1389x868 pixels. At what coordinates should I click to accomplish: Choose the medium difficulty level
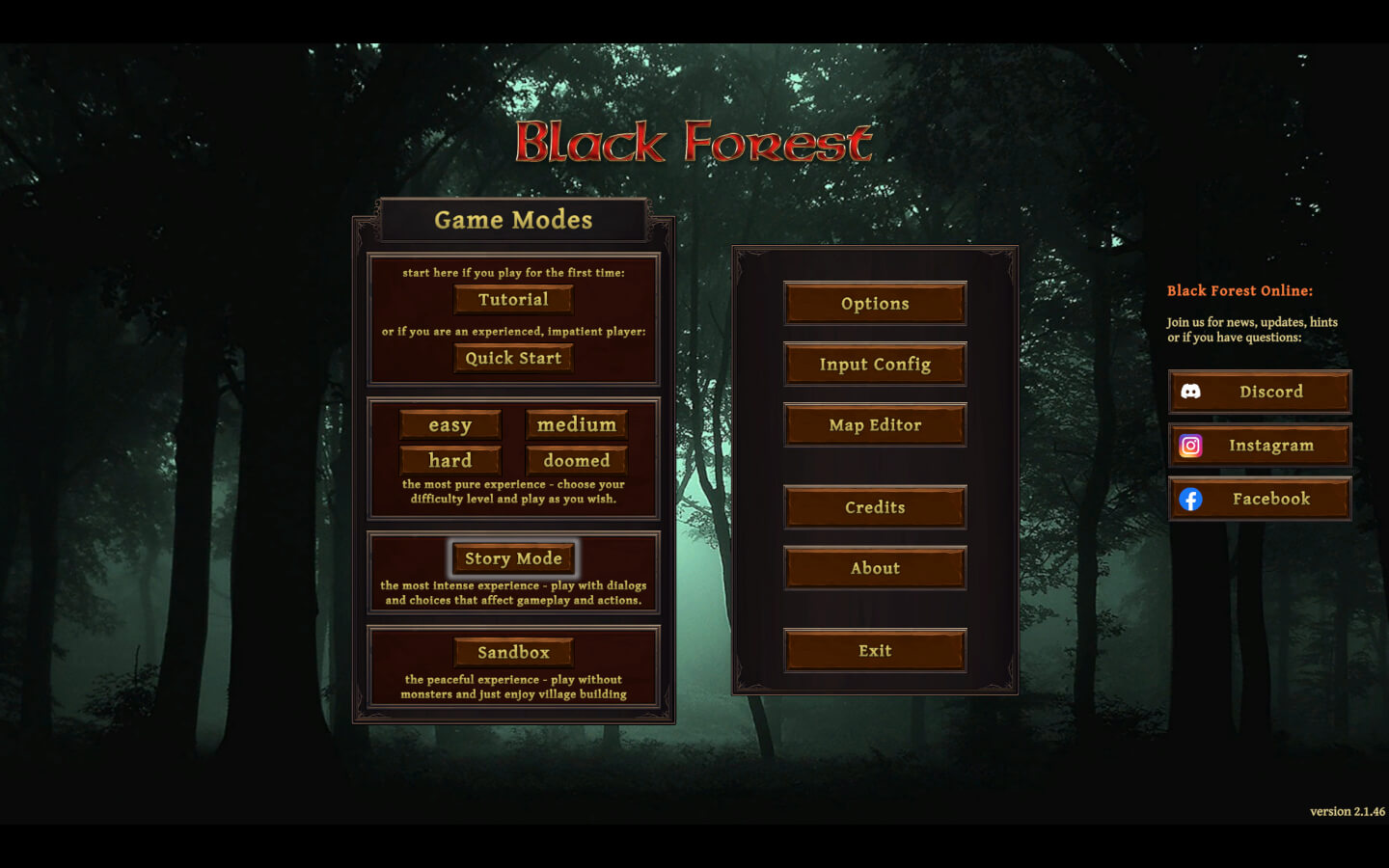coord(575,423)
